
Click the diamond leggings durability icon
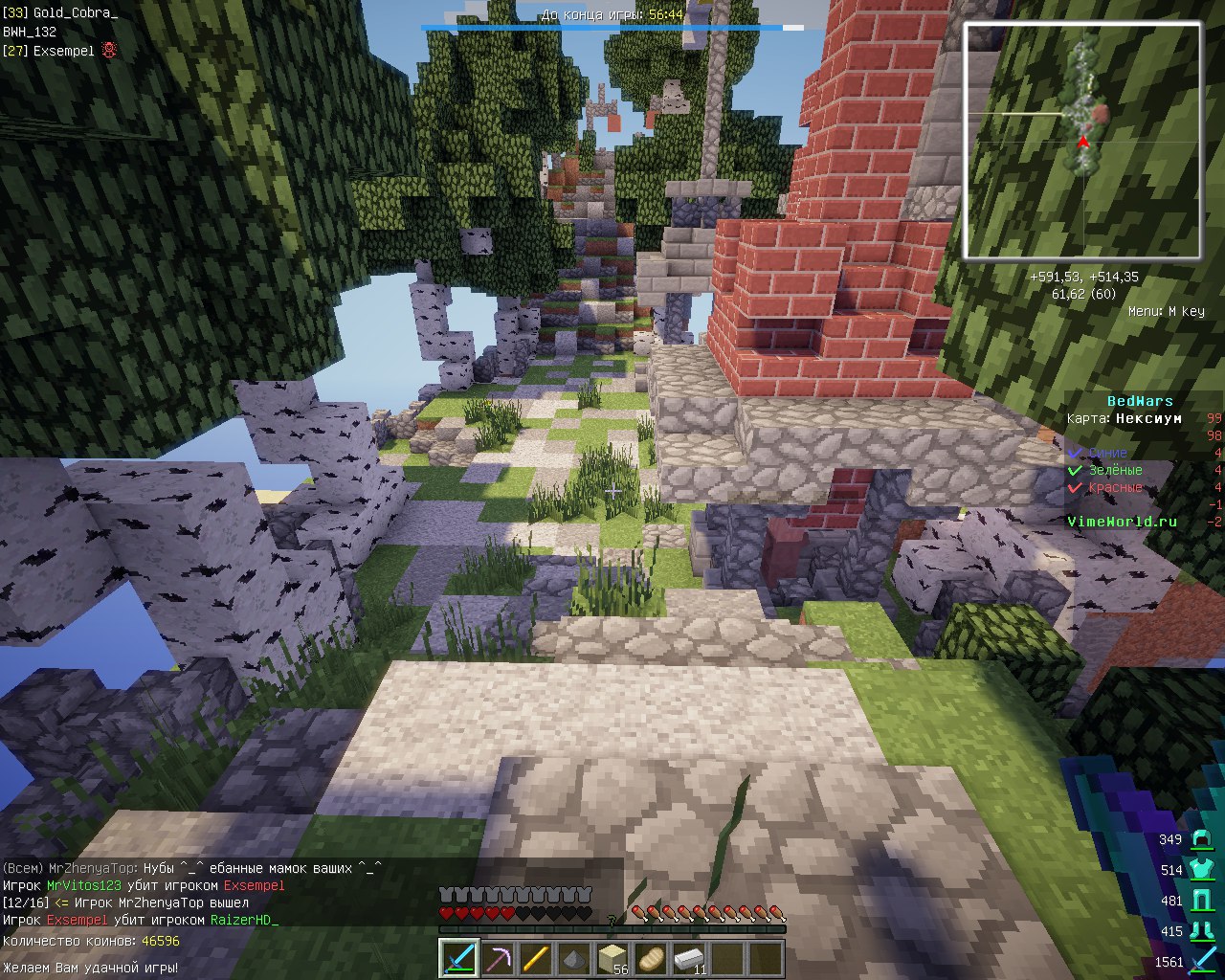[x=1200, y=901]
